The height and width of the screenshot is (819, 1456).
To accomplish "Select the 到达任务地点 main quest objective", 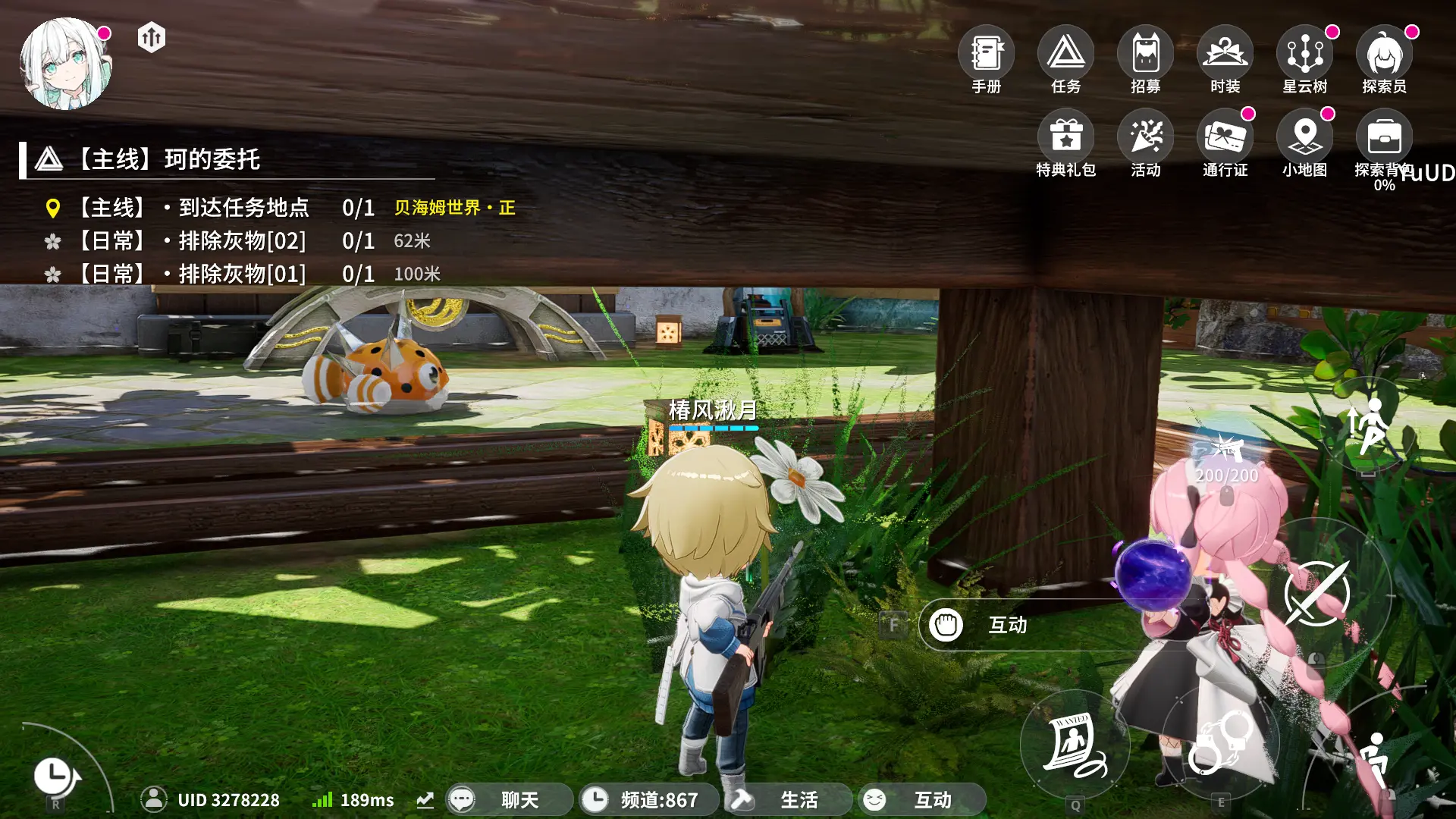I will (x=243, y=208).
